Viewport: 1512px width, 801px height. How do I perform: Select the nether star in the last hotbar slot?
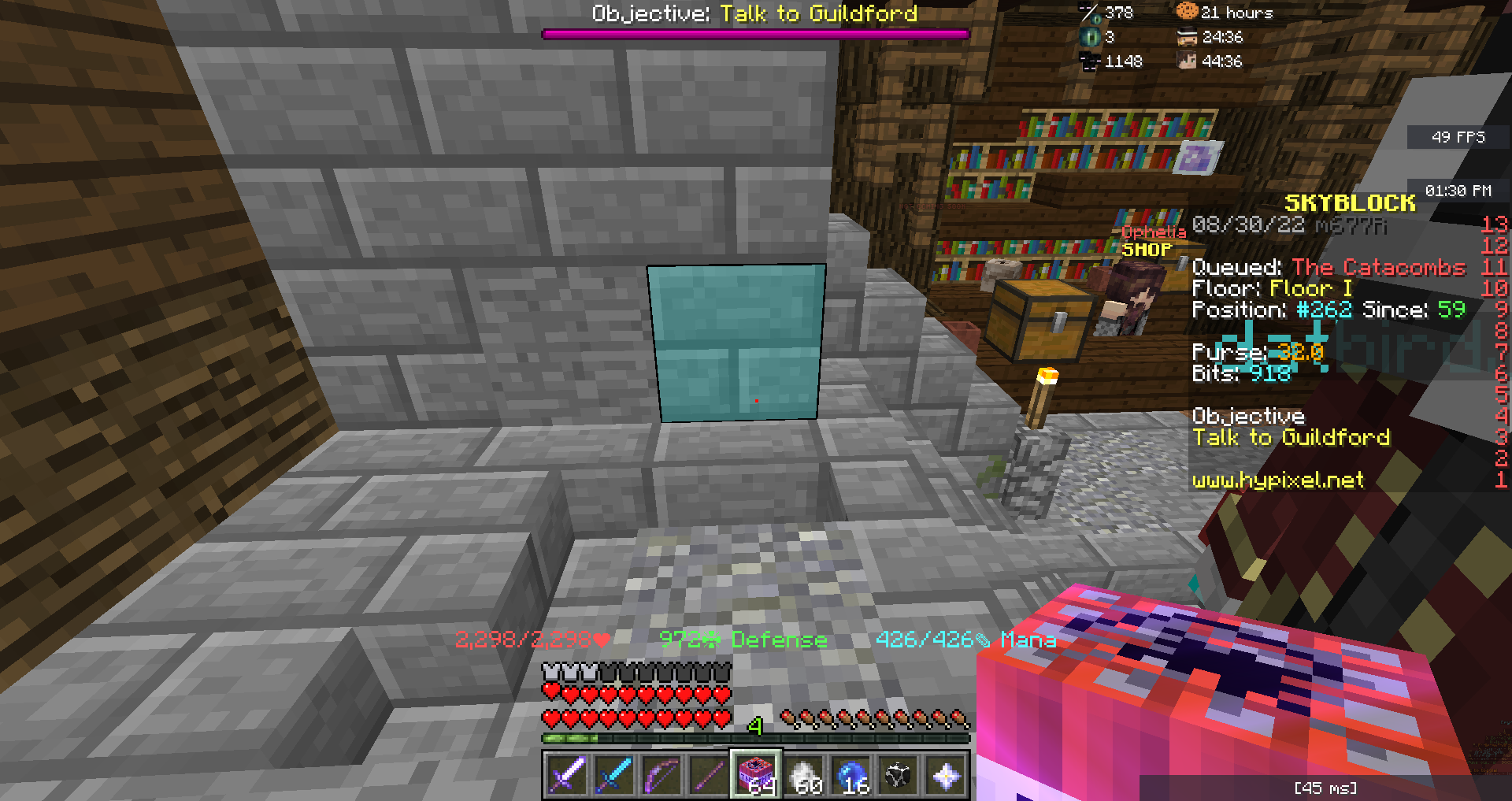945,776
